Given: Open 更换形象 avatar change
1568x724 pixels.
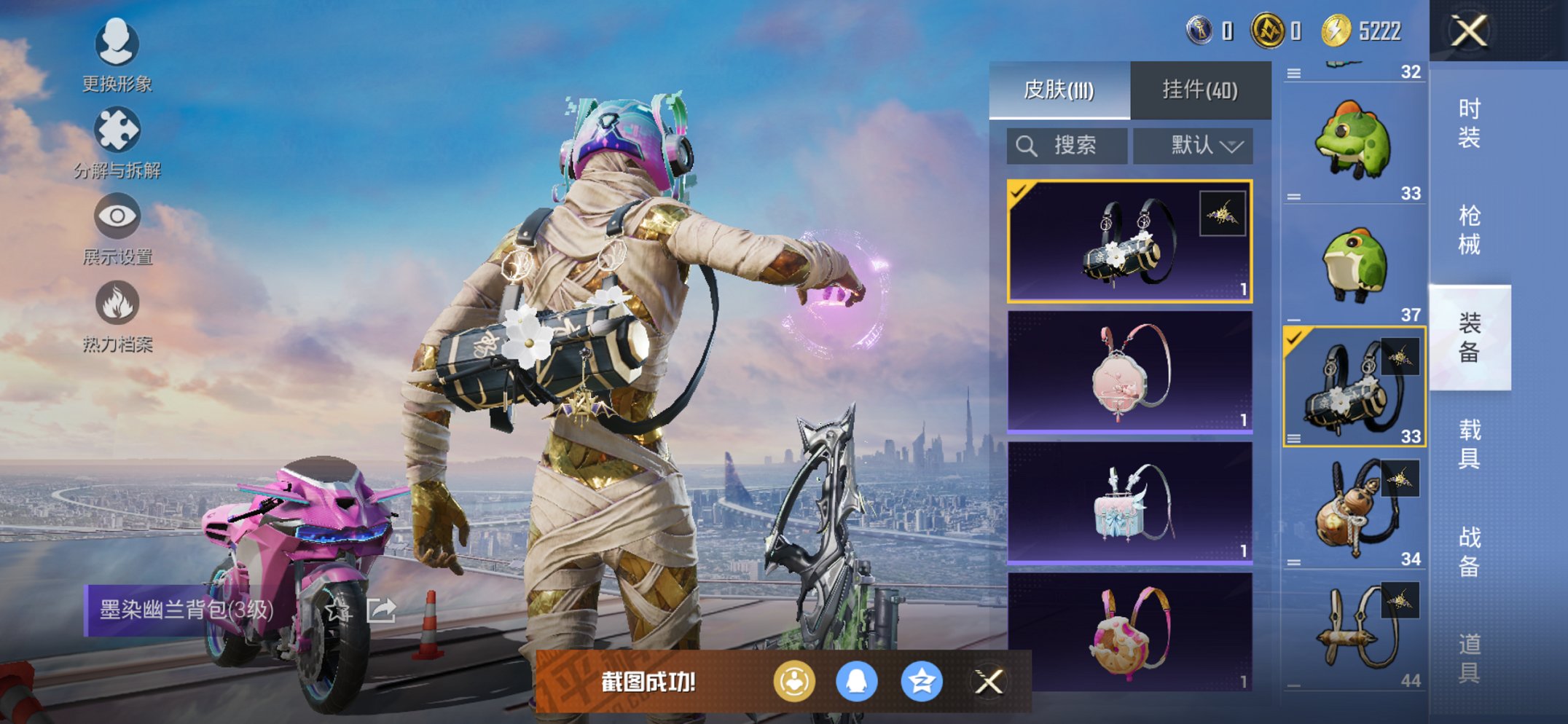Looking at the screenshot, I should [117, 55].
